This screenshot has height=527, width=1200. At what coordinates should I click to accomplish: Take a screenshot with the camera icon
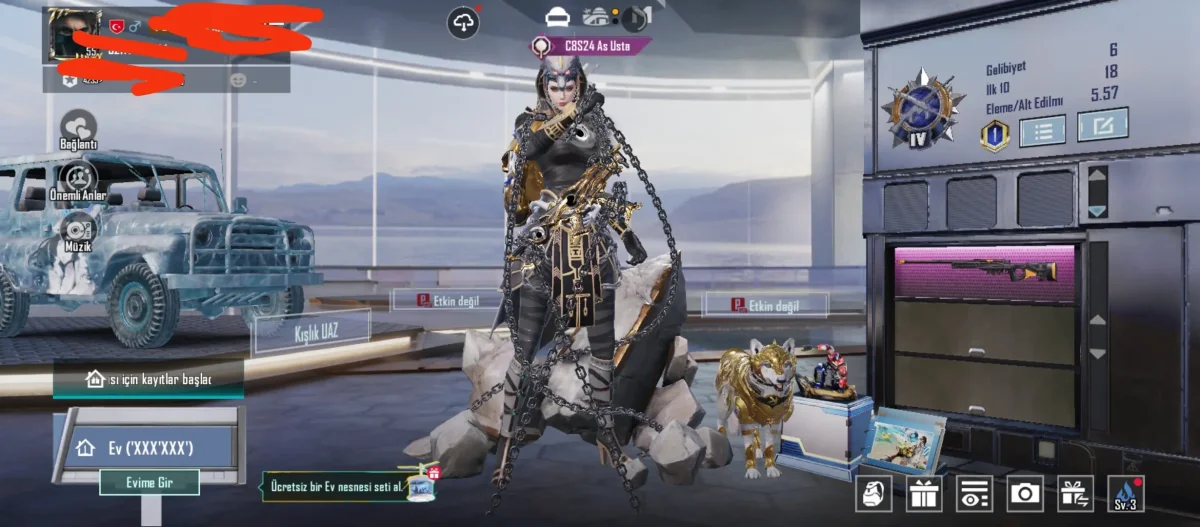pos(1025,493)
